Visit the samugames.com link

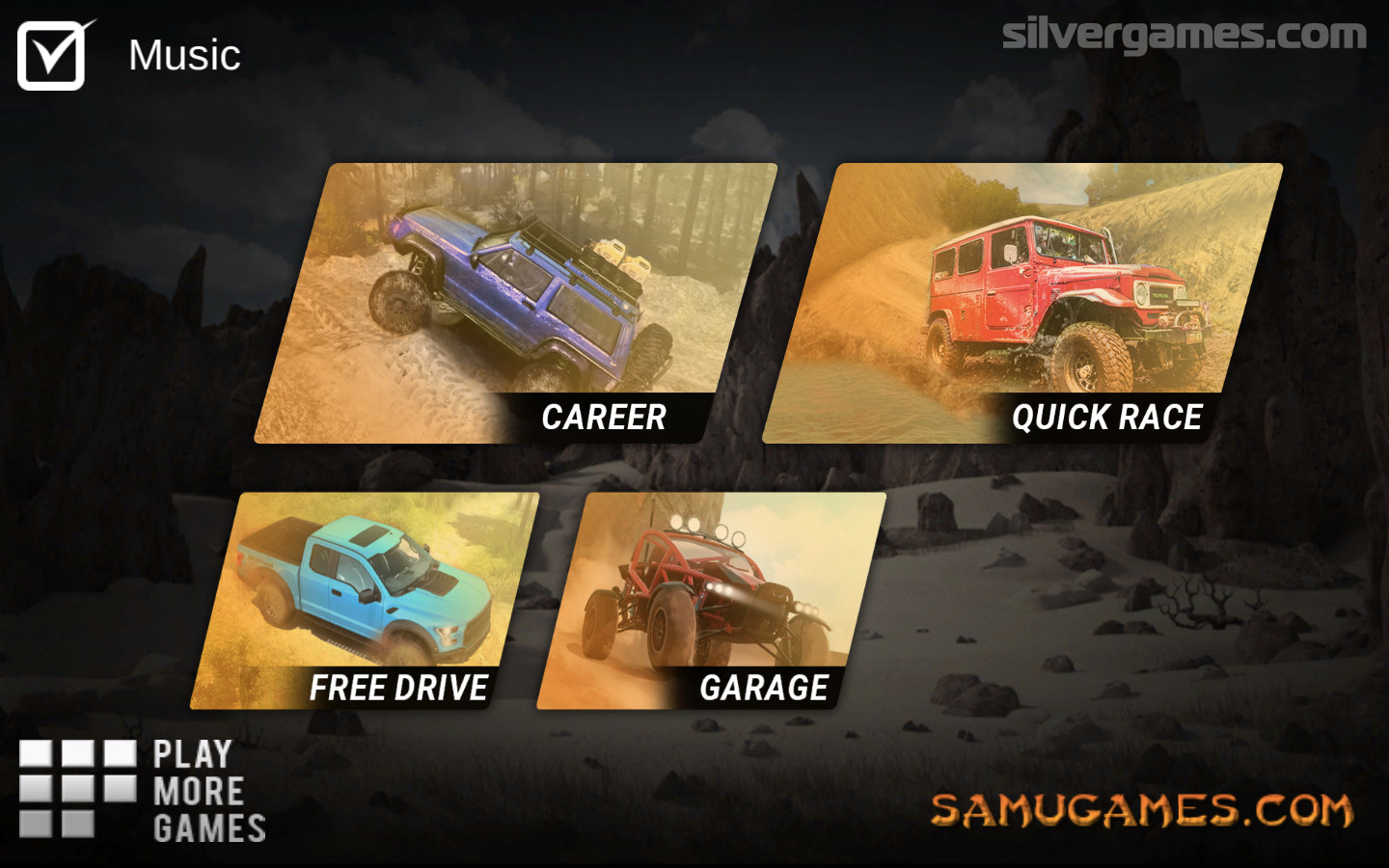1141,810
